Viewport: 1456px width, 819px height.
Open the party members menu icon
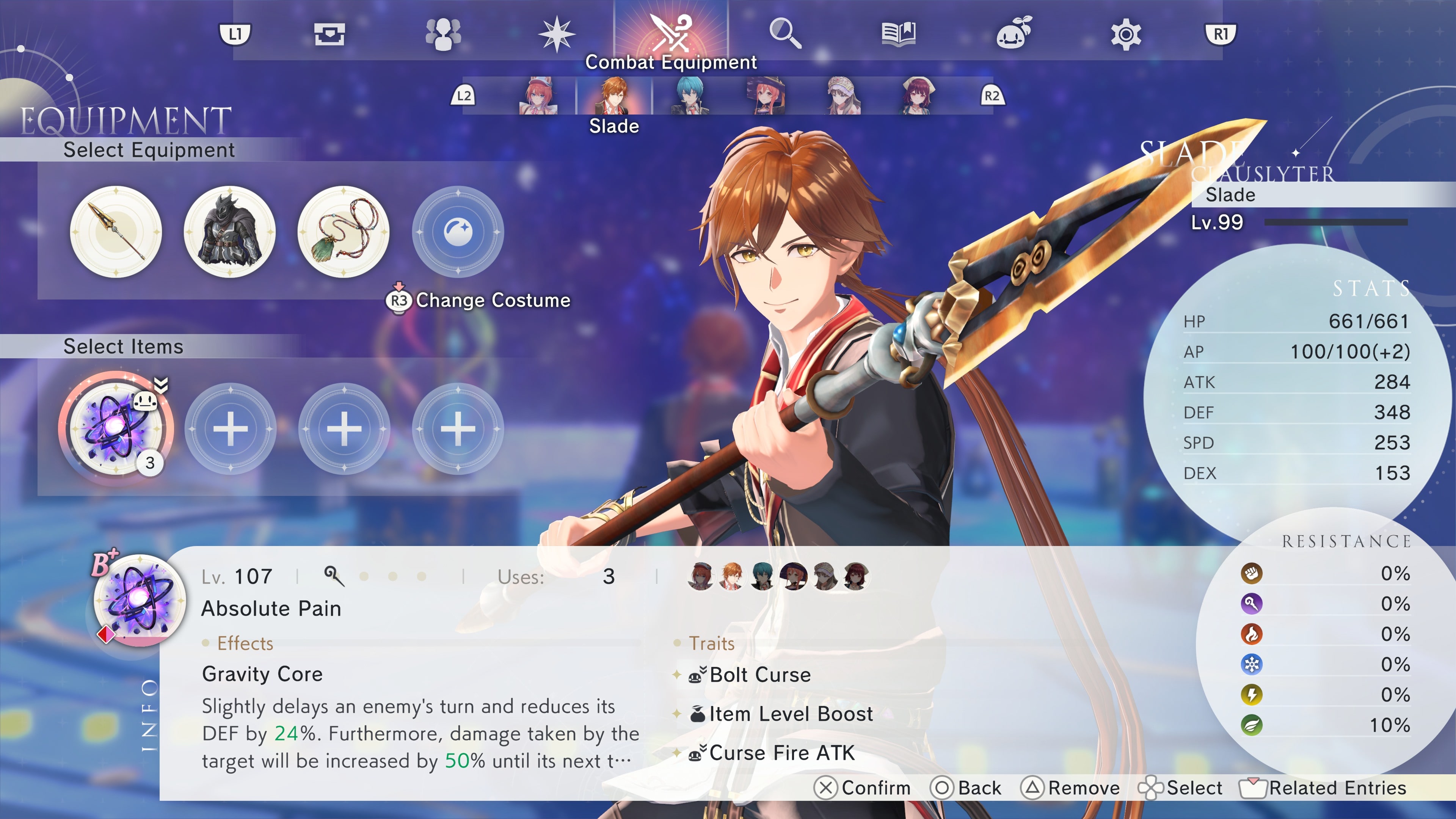(444, 34)
